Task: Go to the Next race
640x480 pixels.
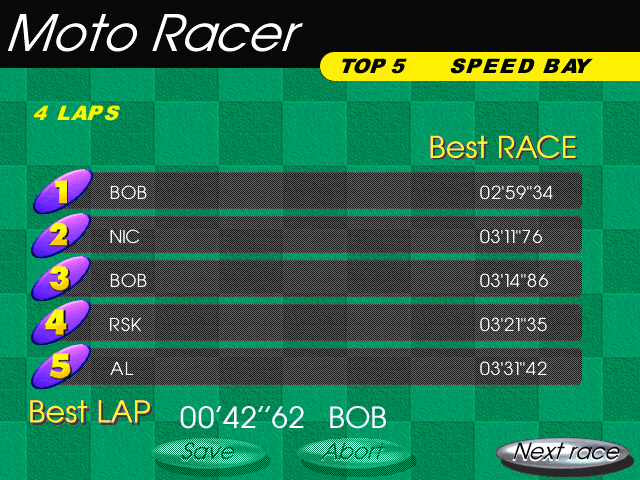Action: (565, 452)
